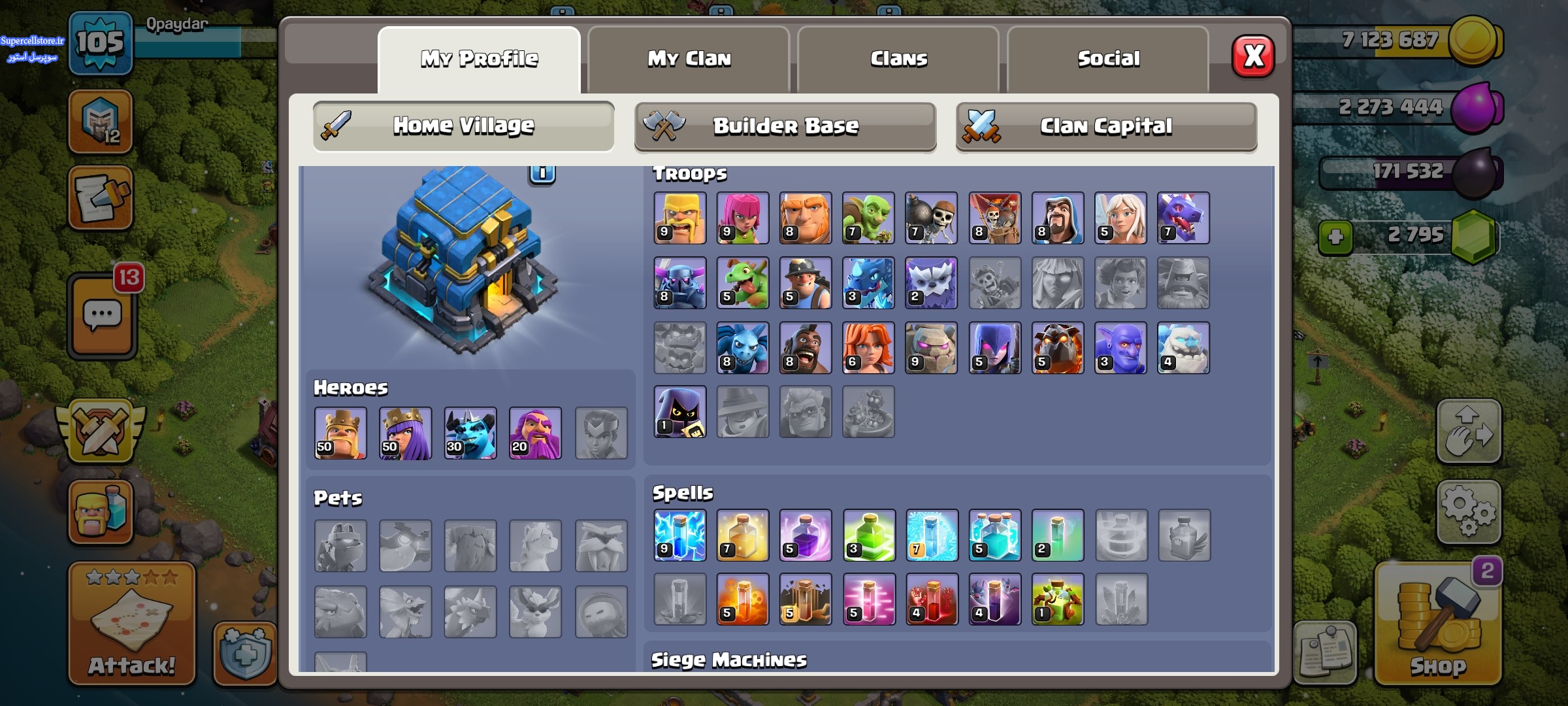Add gems with the green plus button
Screen dimensions: 1568x706
click(1335, 236)
